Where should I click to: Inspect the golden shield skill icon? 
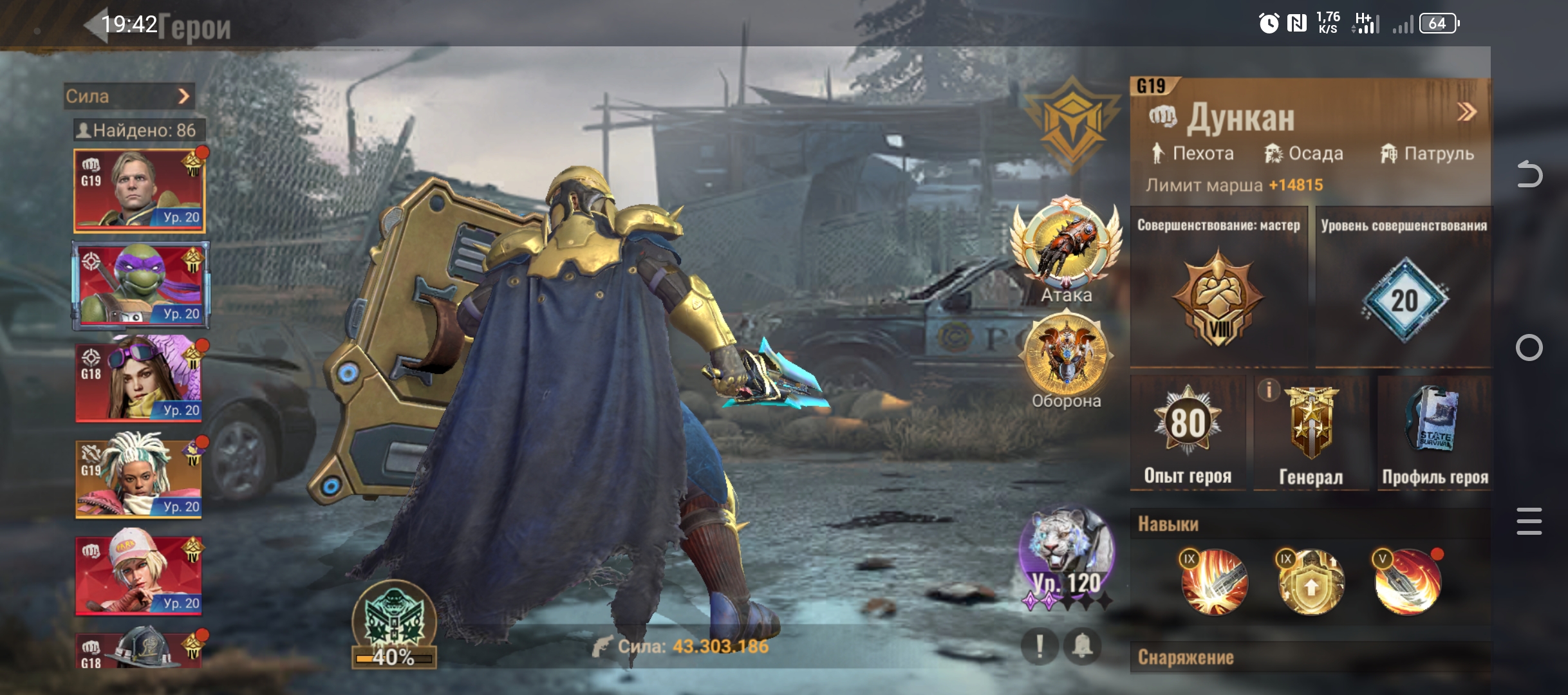point(1311,582)
